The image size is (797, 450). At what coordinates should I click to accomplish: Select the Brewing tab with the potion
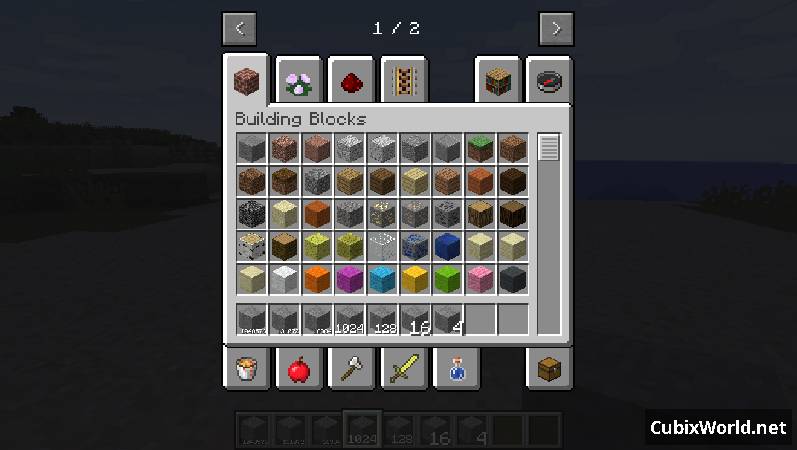[x=456, y=369]
